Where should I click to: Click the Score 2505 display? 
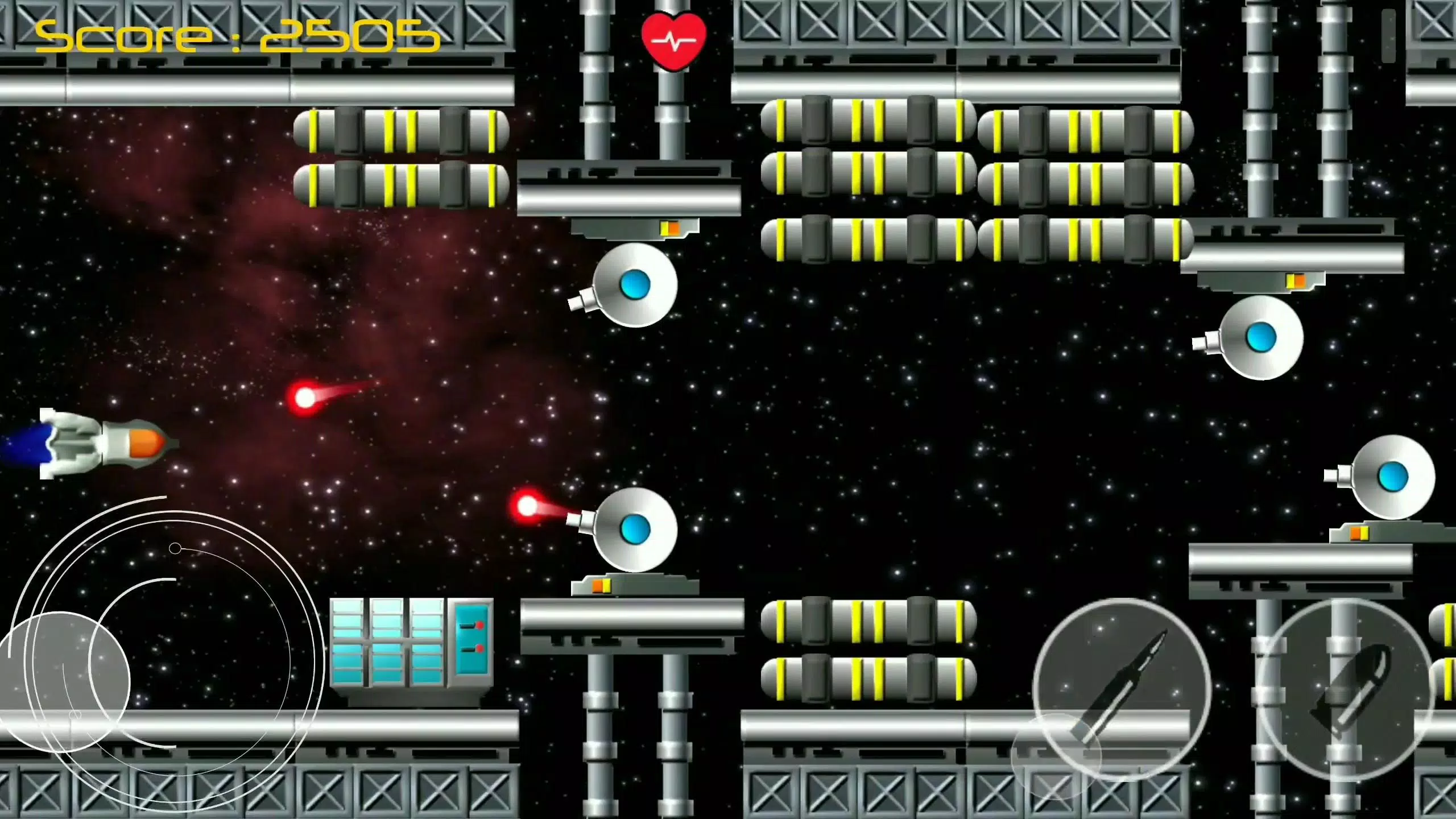(x=236, y=34)
